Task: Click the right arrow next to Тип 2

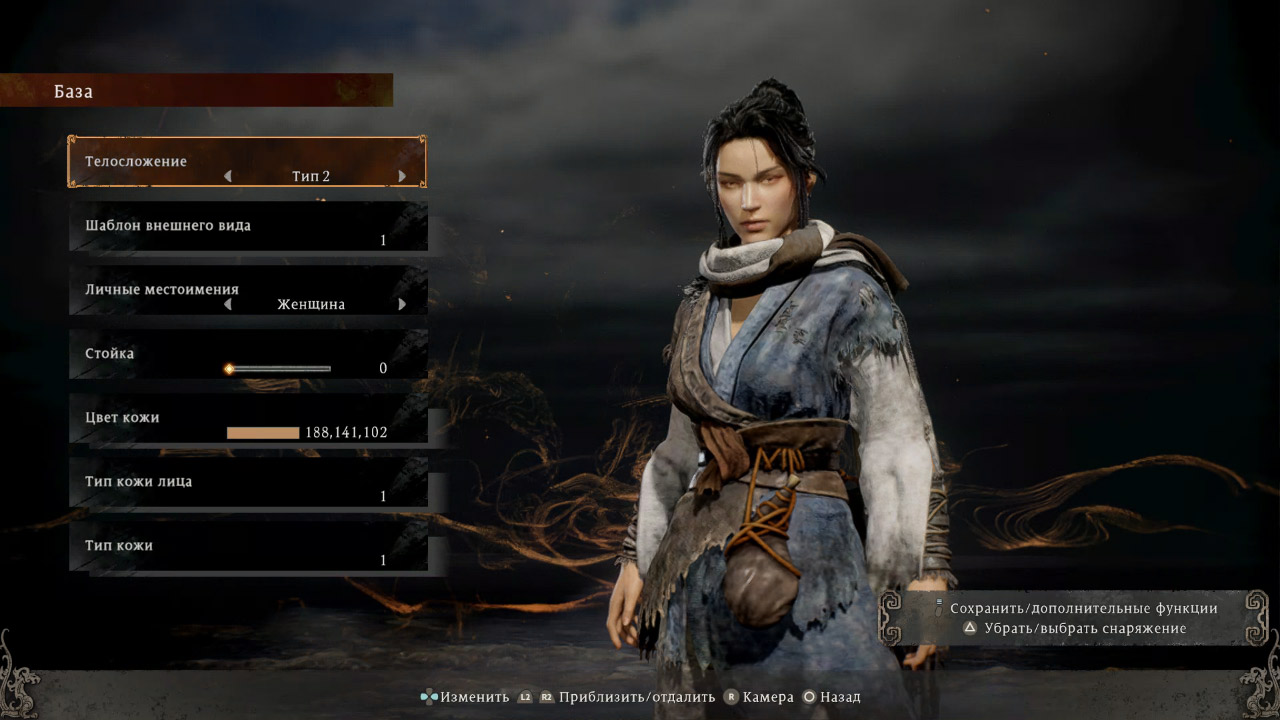Action: tap(402, 176)
